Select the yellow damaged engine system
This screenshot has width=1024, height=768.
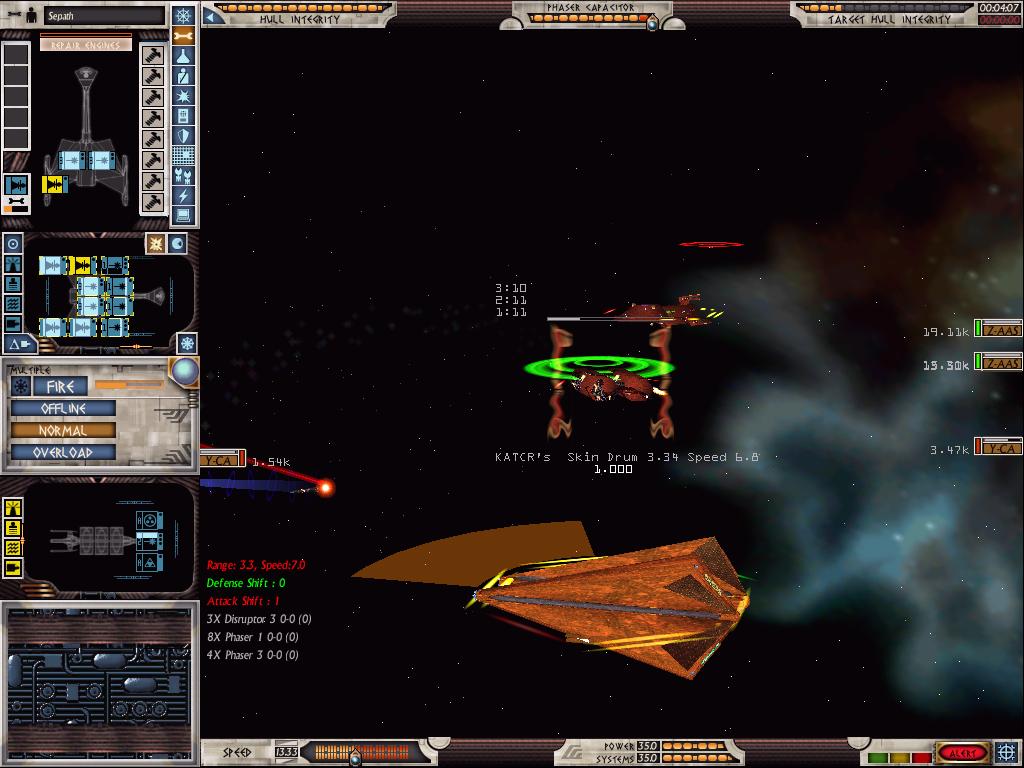53,184
